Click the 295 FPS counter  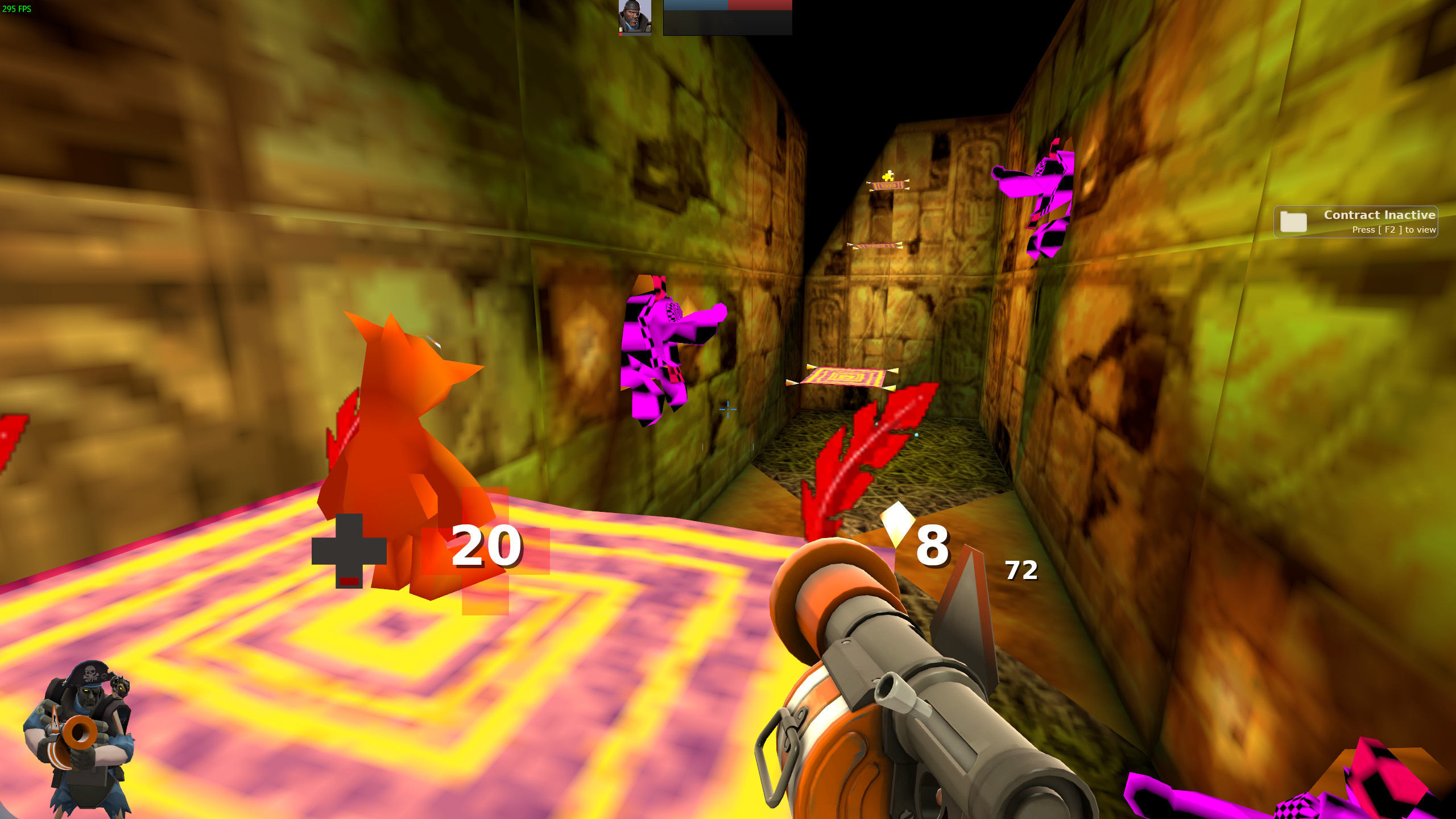click(17, 8)
